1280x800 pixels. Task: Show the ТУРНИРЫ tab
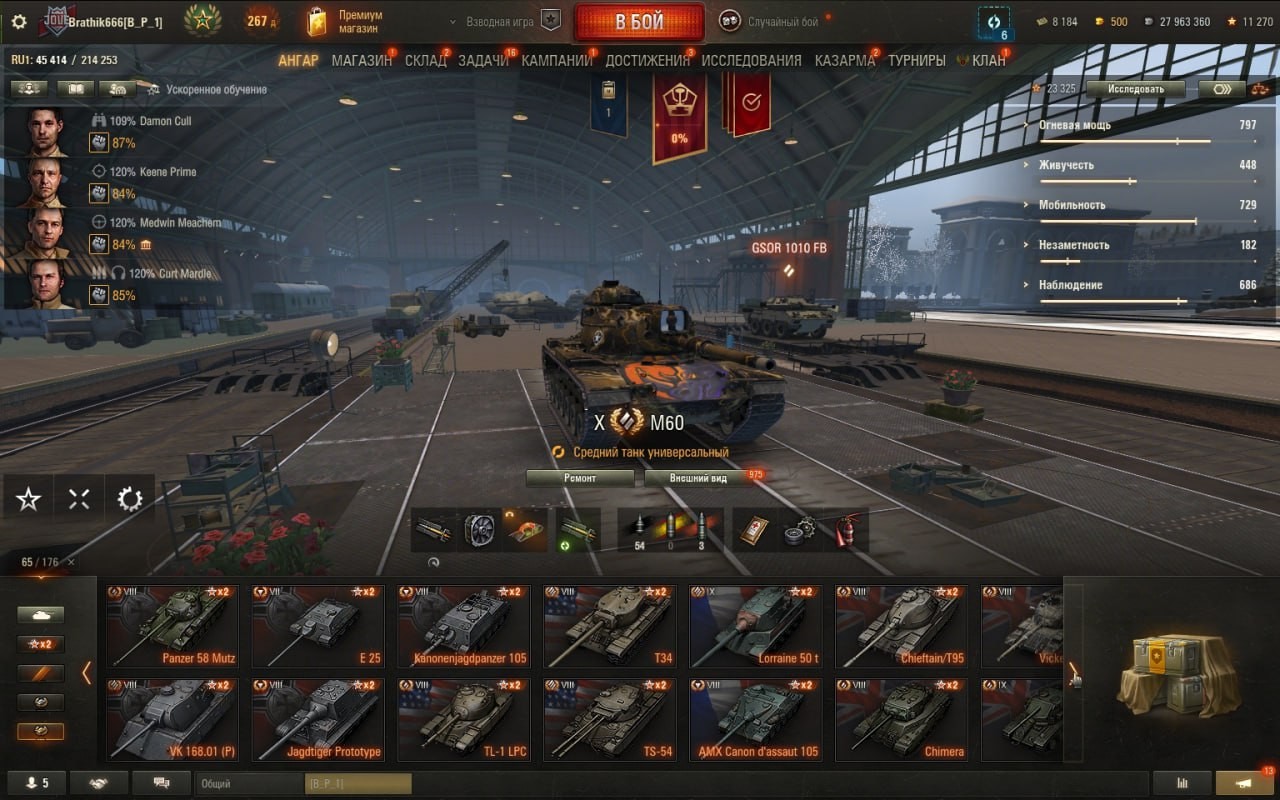point(916,60)
